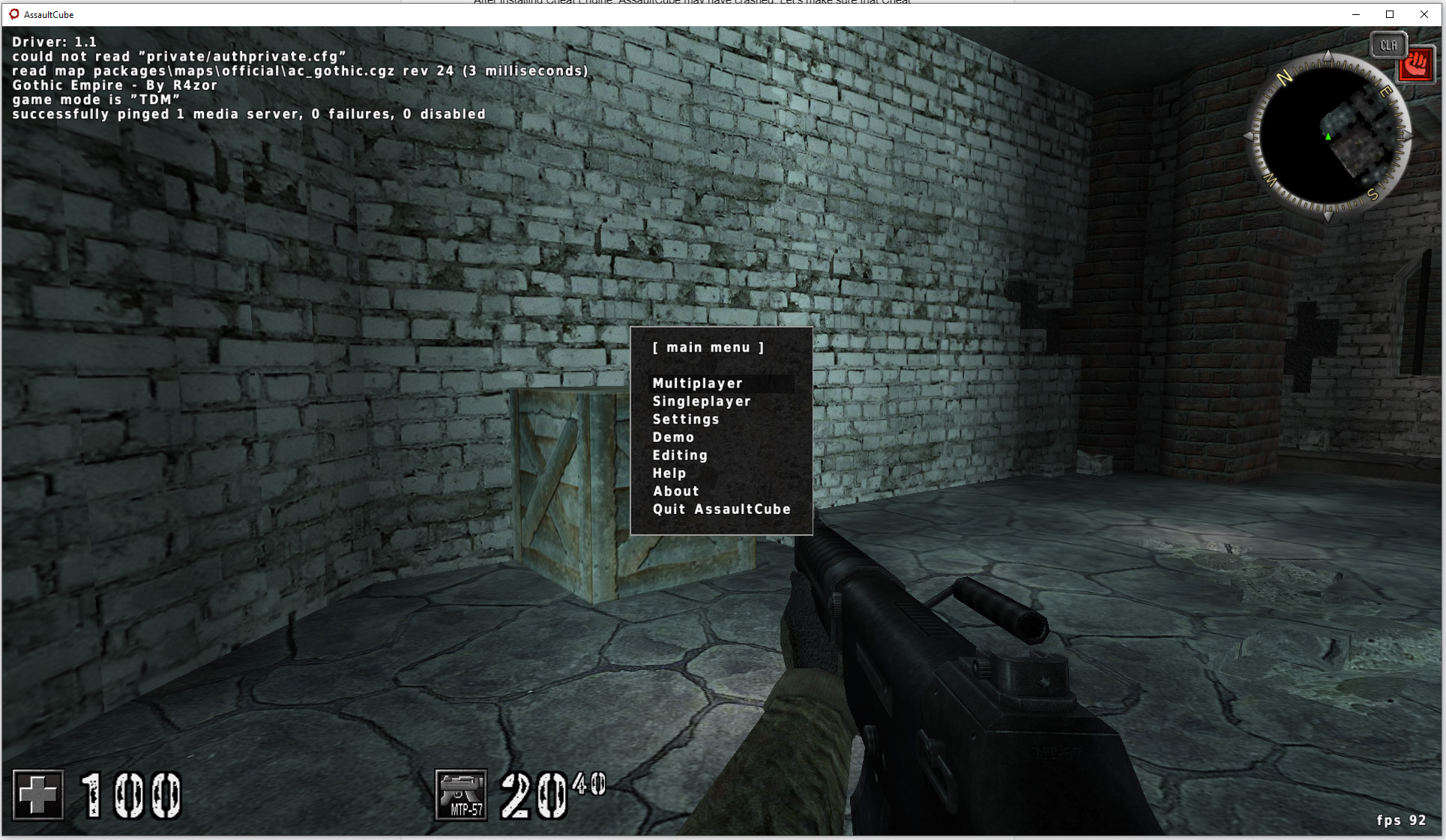1446x840 pixels.
Task: Select Multiplayer from the main menu
Action: tap(697, 383)
